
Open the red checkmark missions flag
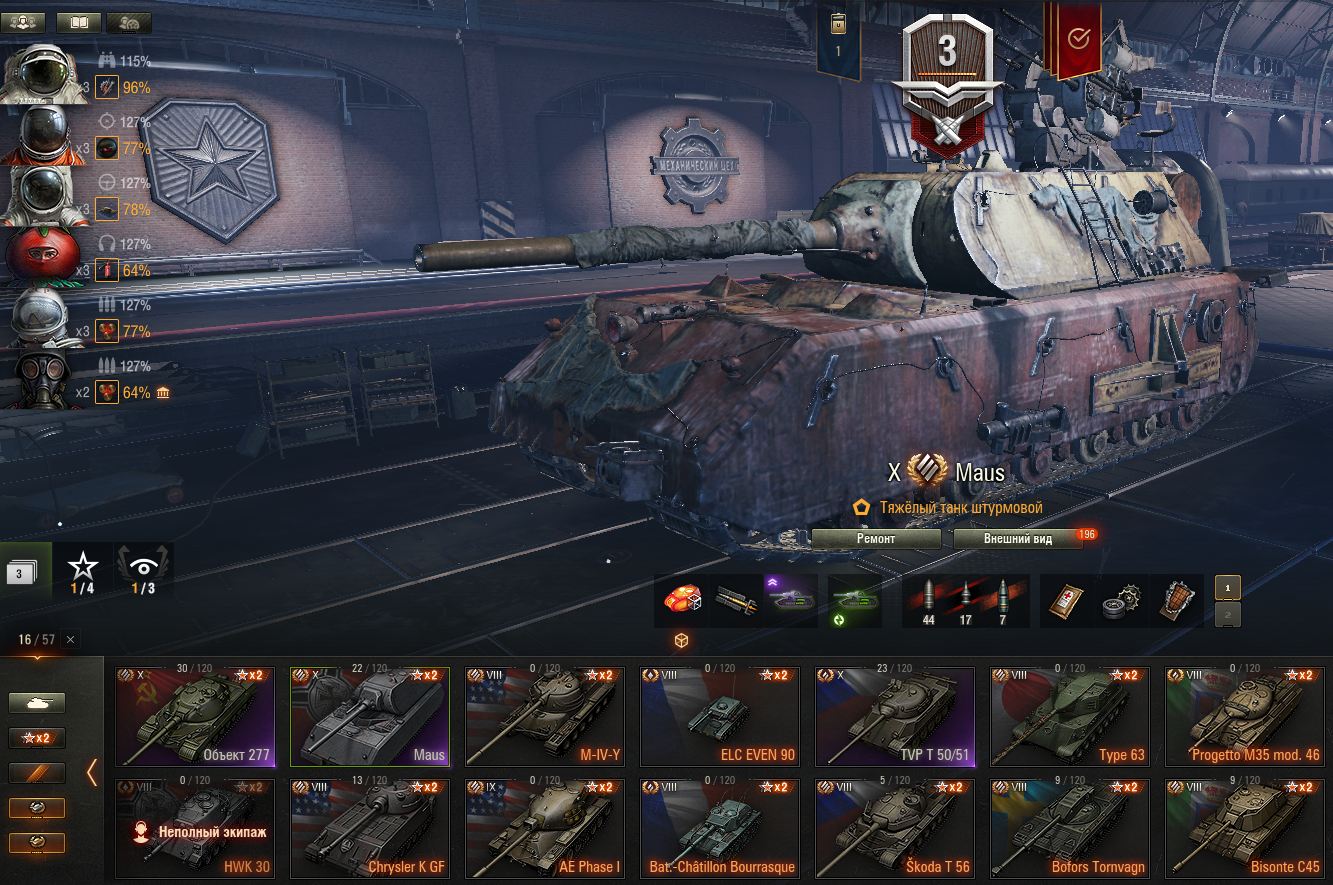pyautogui.click(x=1078, y=40)
